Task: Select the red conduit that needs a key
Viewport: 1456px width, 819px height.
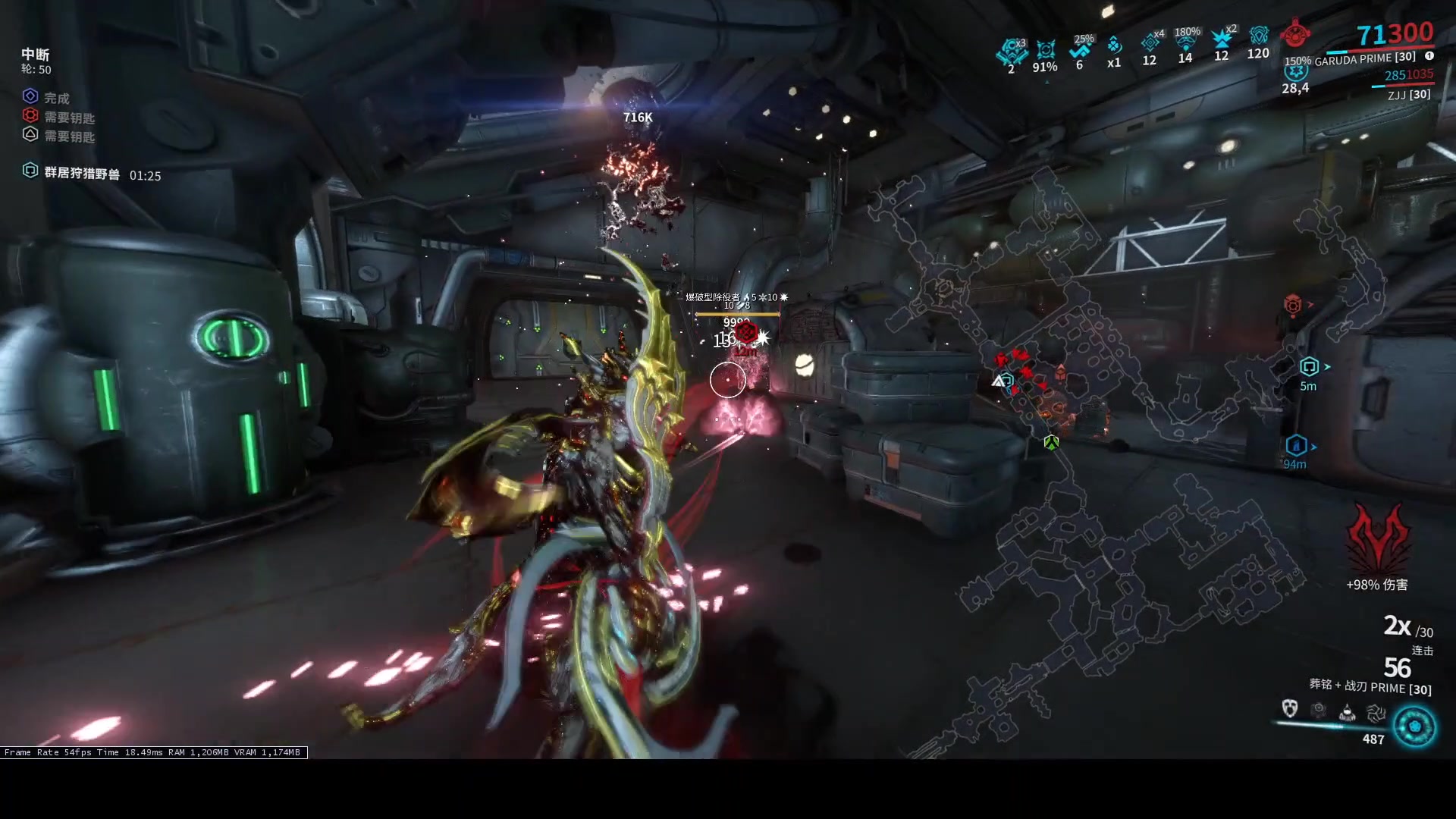Action: coord(30,115)
